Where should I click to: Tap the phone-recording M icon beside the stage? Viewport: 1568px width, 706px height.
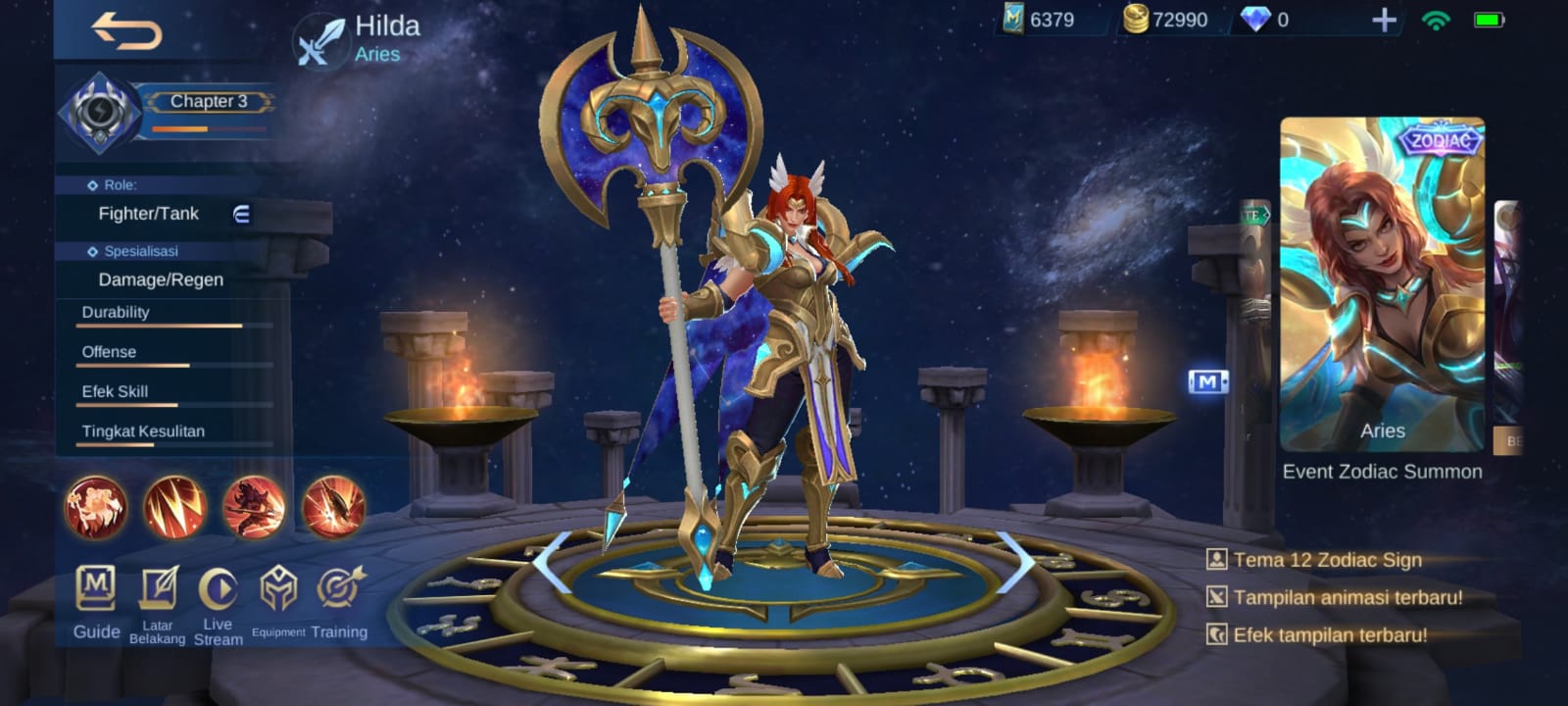[1208, 381]
